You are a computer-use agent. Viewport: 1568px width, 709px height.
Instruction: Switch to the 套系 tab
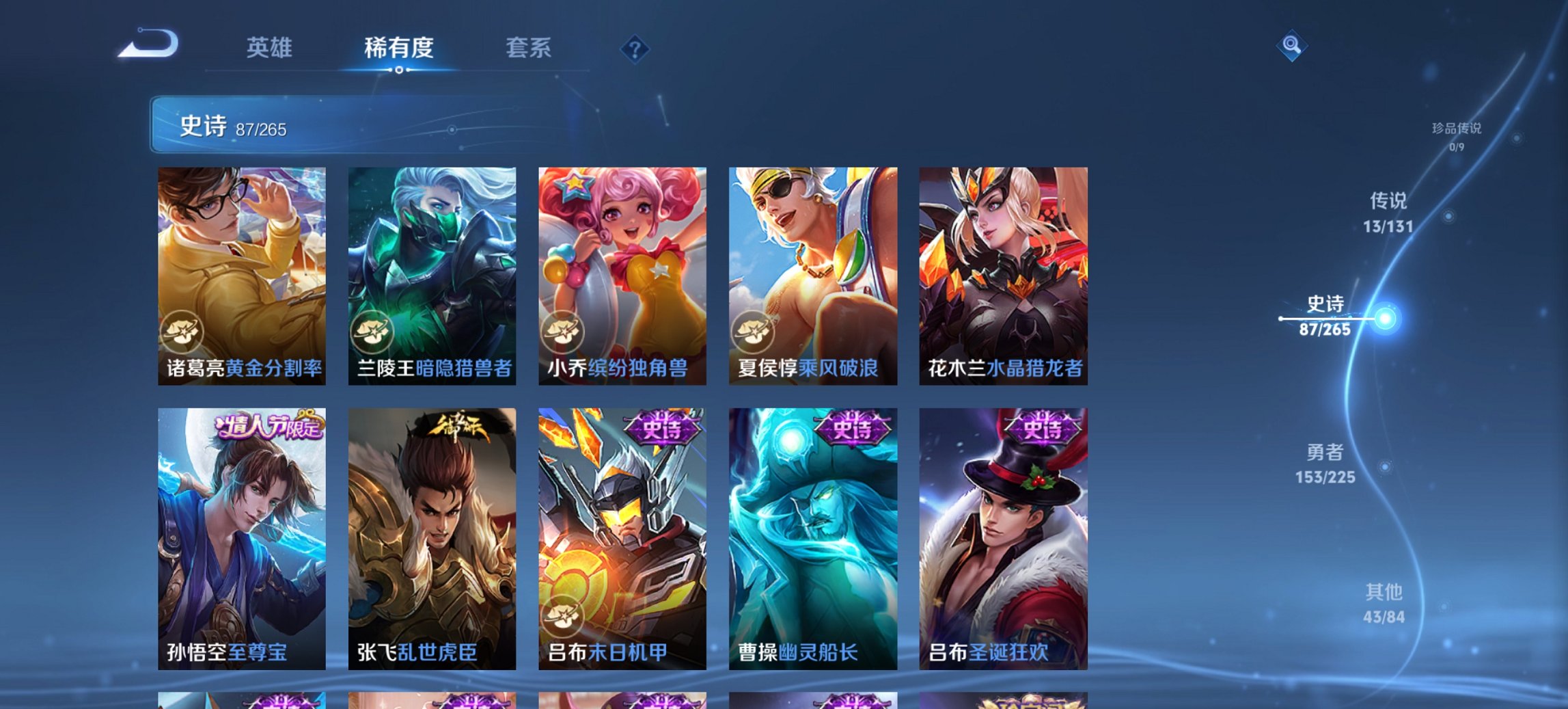(529, 48)
